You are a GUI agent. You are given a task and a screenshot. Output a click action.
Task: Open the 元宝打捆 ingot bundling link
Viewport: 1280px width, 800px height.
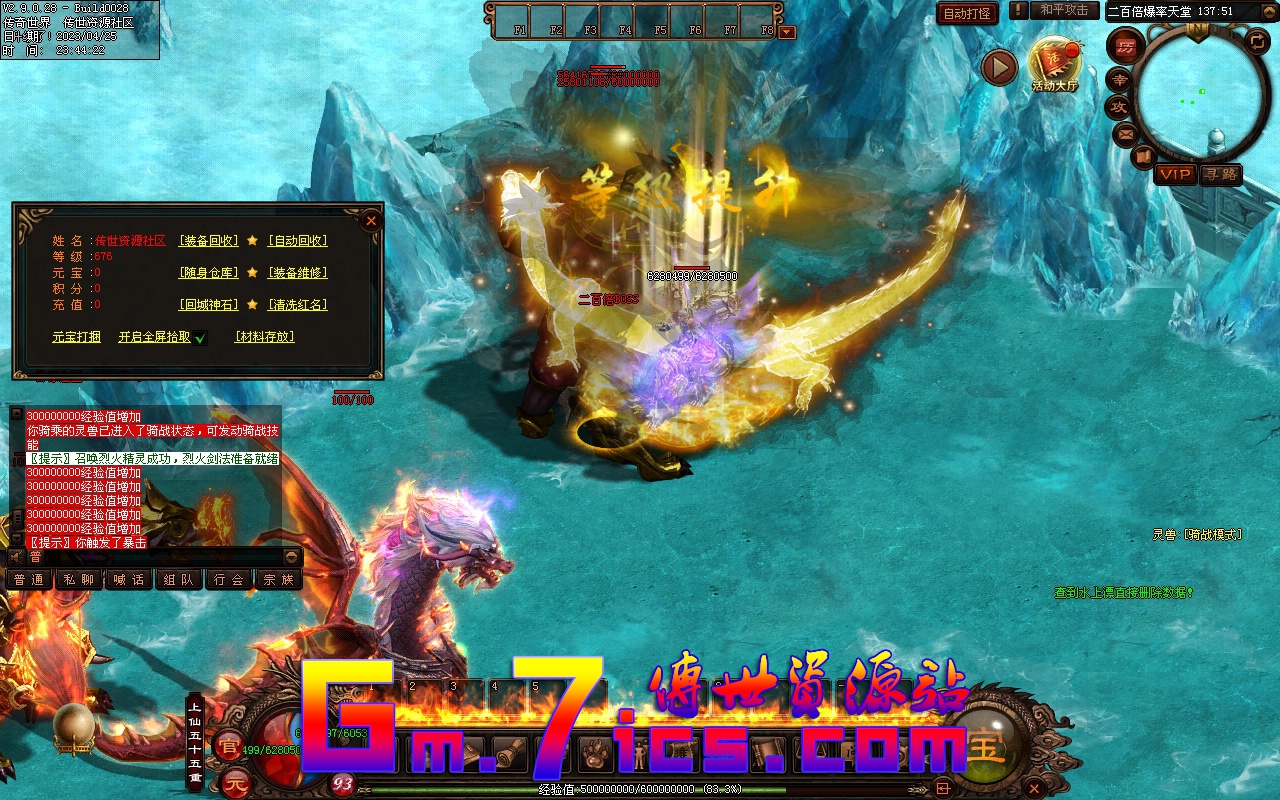[77, 337]
